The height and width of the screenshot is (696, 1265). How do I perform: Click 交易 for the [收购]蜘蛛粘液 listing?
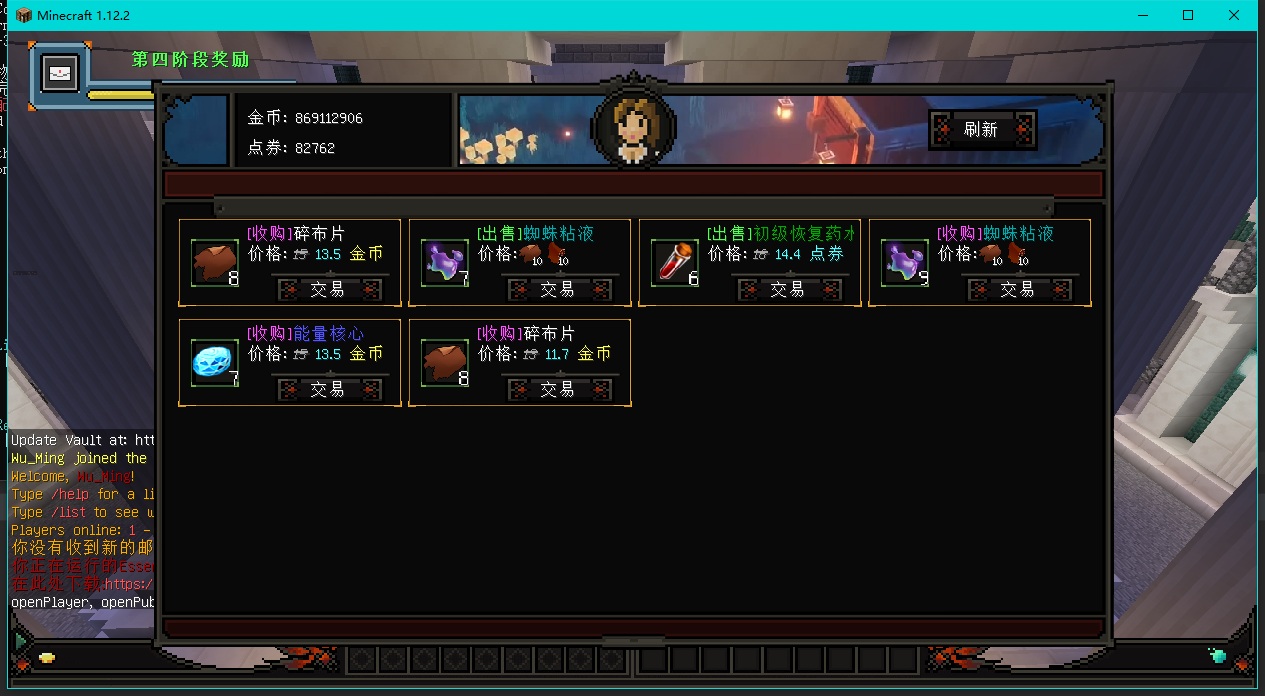pyautogui.click(x=1018, y=290)
